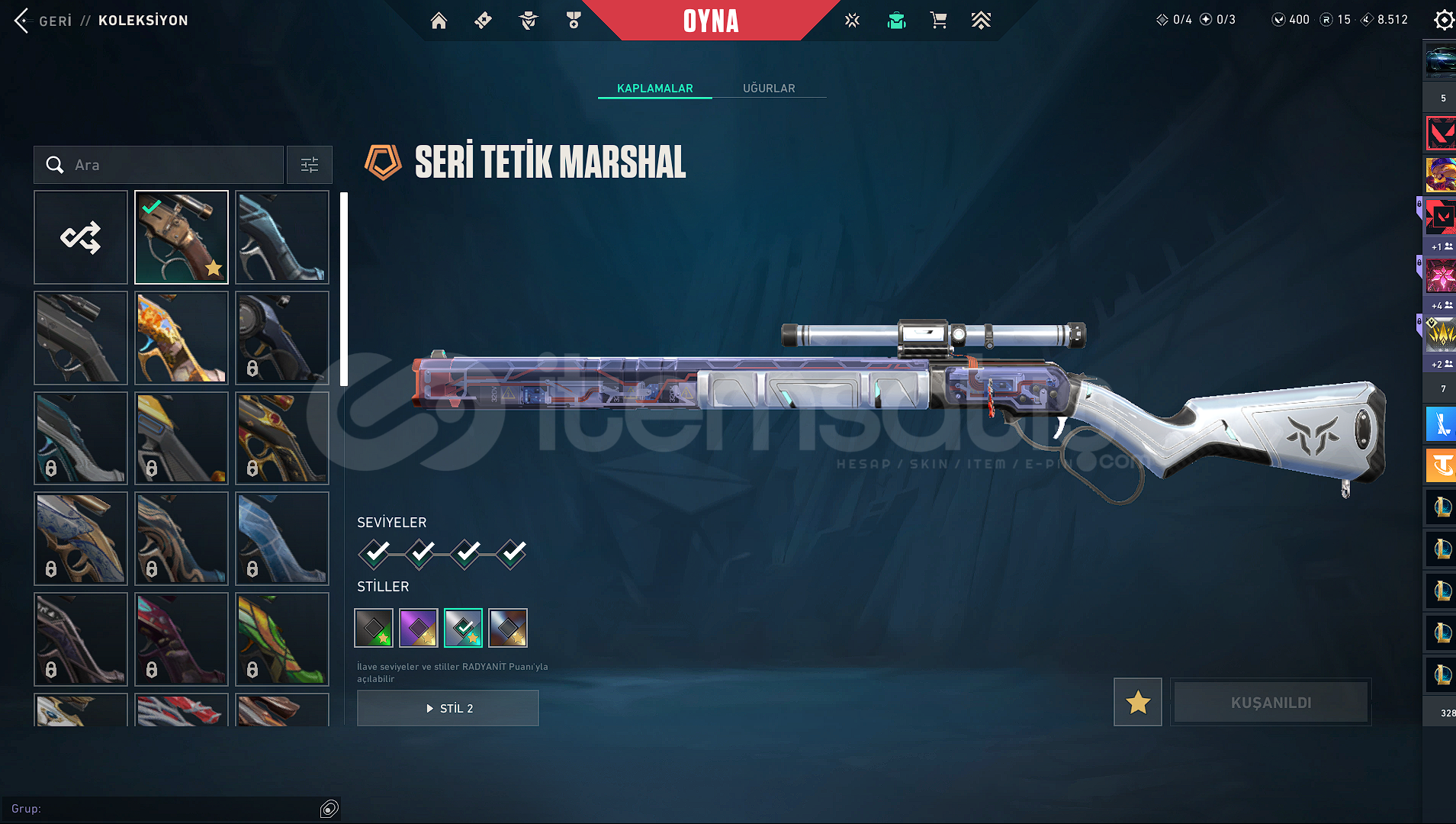1456x824 pixels.
Task: Select the first dark style variant swatch
Action: click(x=374, y=628)
